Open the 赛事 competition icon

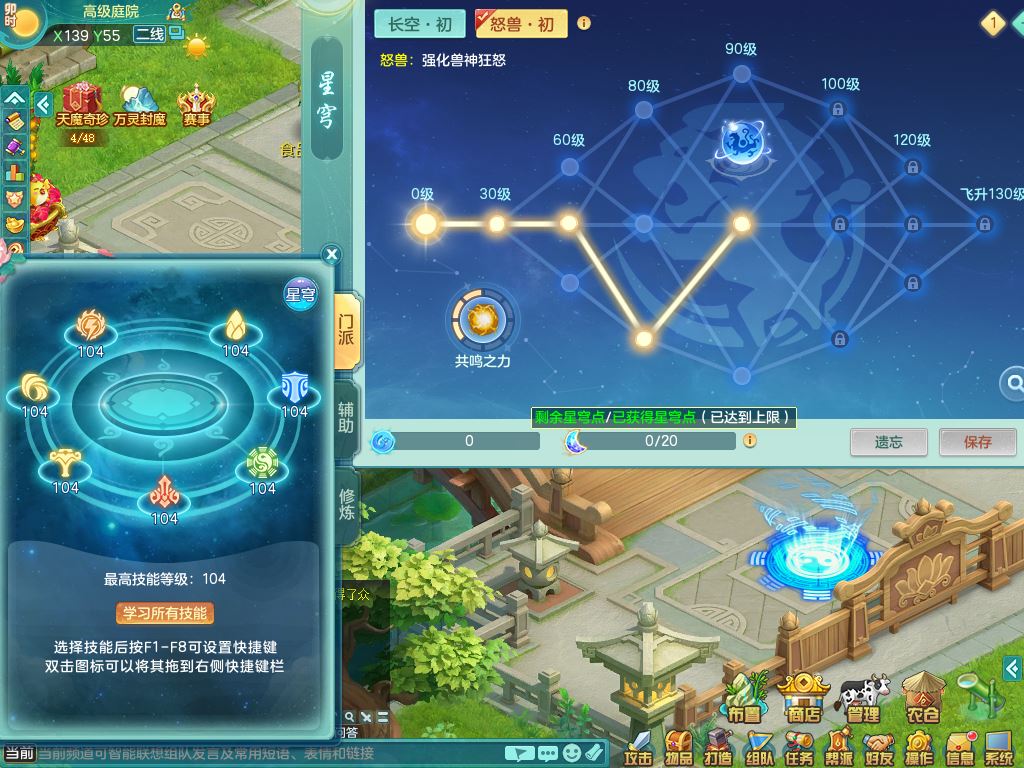click(x=196, y=106)
